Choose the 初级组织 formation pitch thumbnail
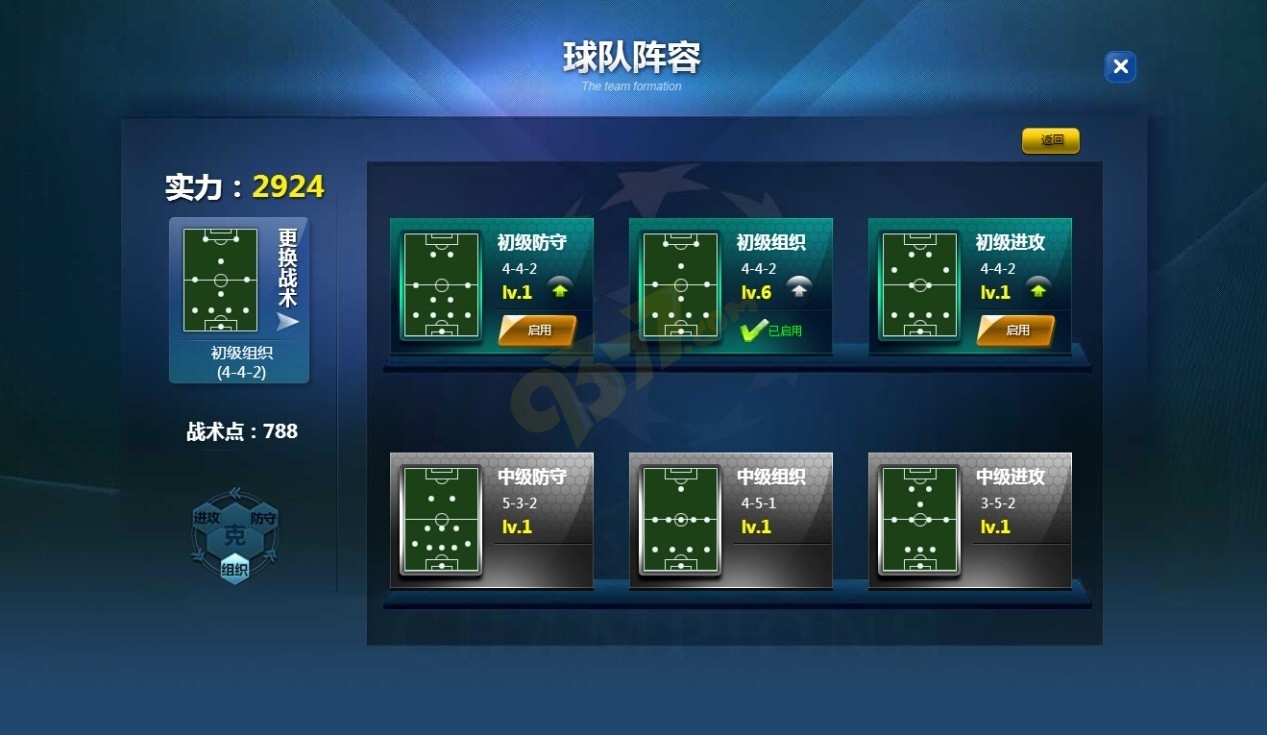The image size is (1267, 735). tap(680, 286)
